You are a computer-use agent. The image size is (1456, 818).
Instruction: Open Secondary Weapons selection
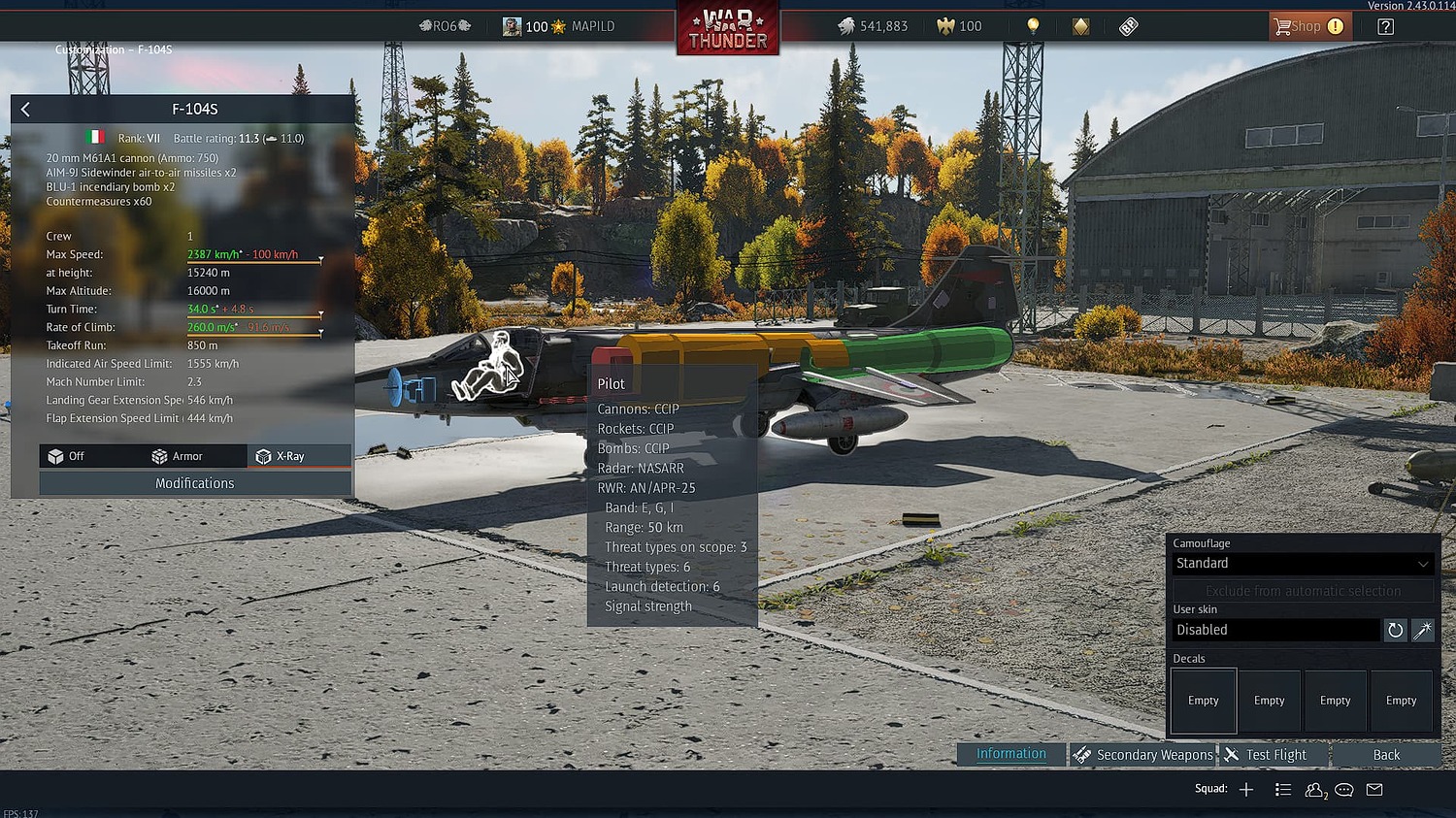tap(1143, 755)
